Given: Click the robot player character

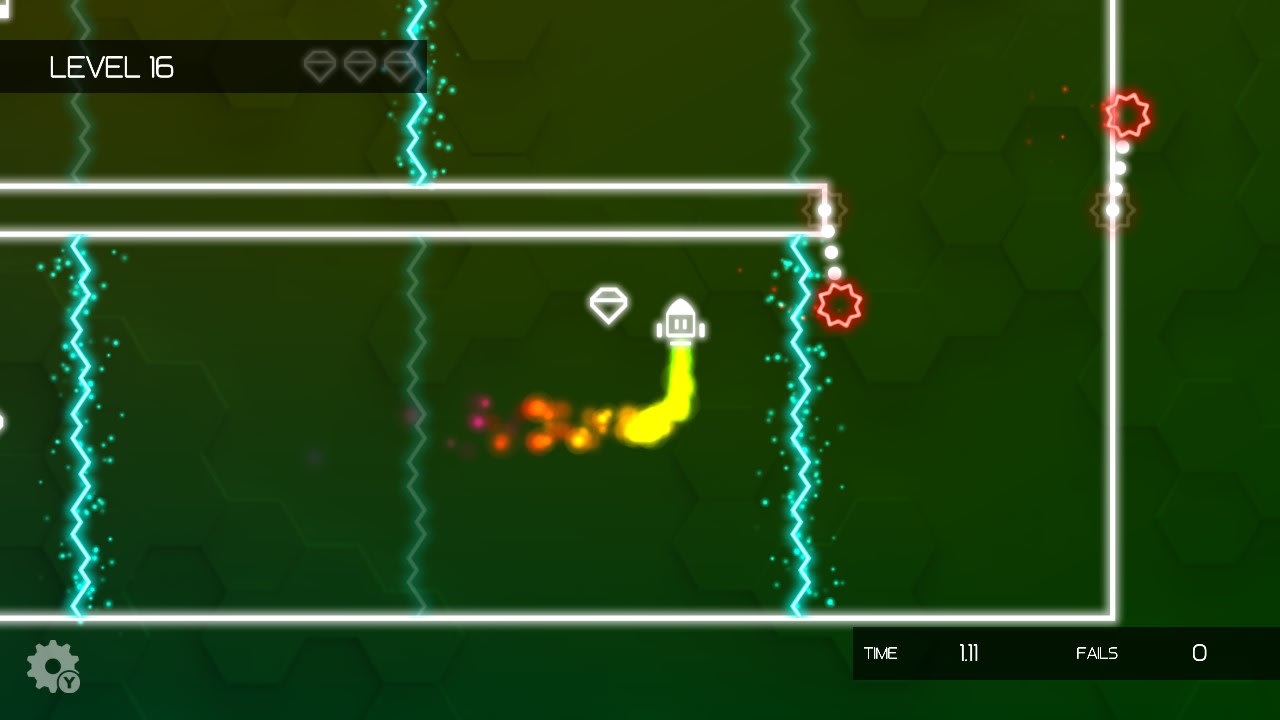Looking at the screenshot, I should (x=681, y=320).
